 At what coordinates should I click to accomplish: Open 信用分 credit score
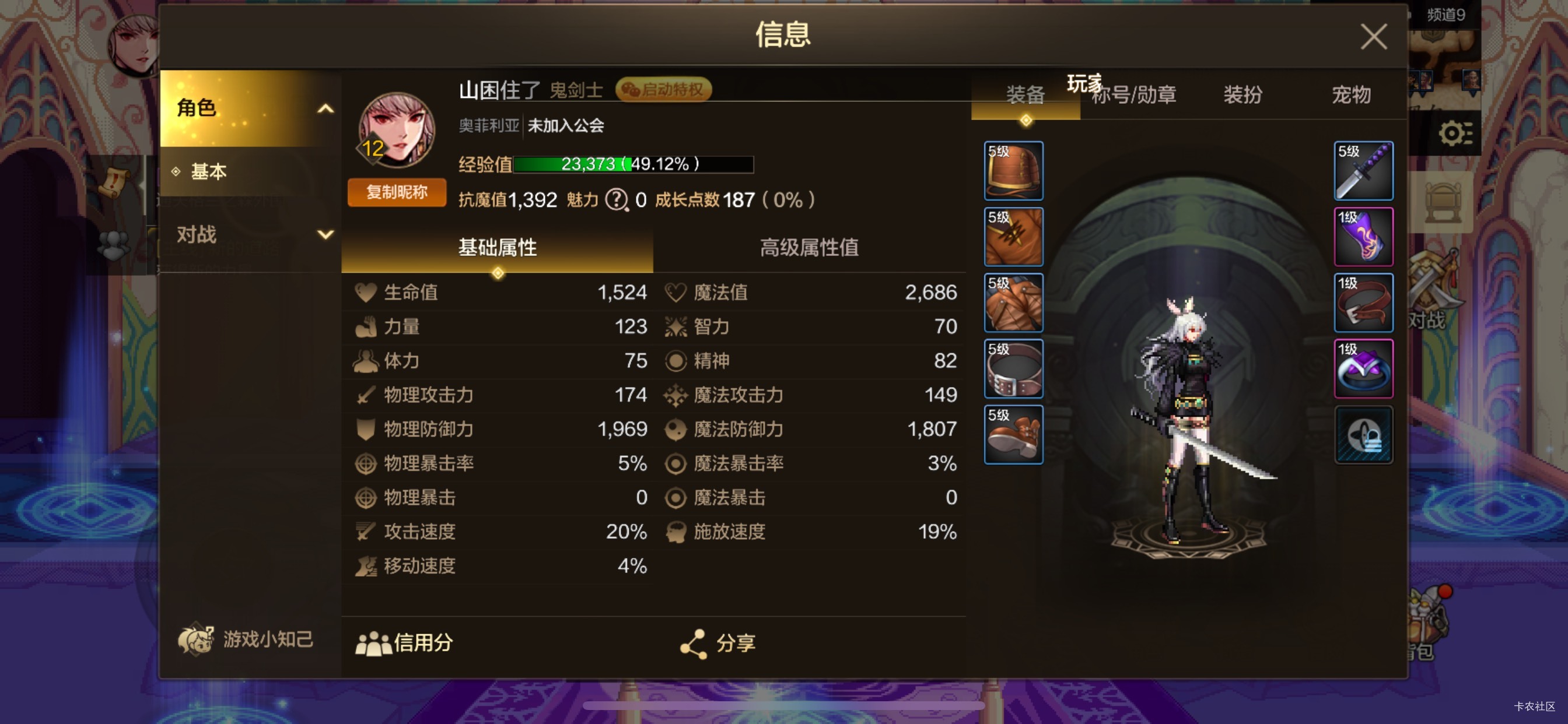(404, 642)
